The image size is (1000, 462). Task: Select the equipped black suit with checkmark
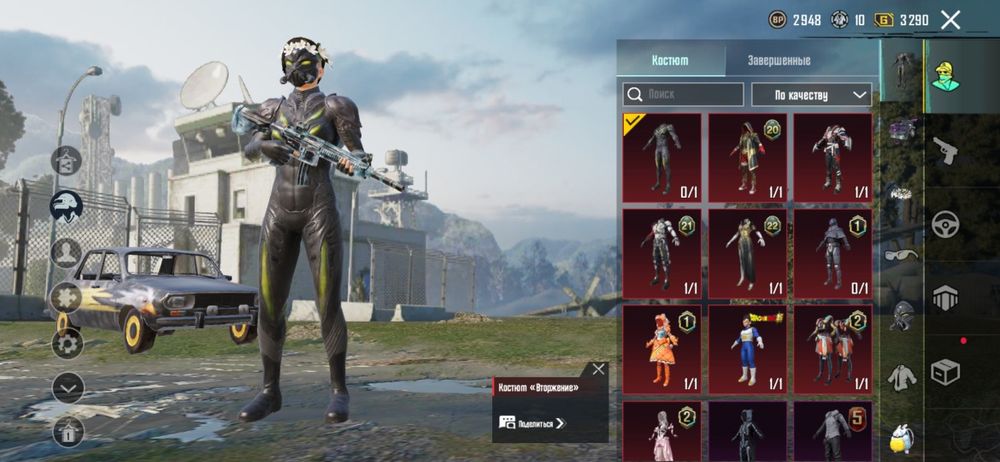661,158
